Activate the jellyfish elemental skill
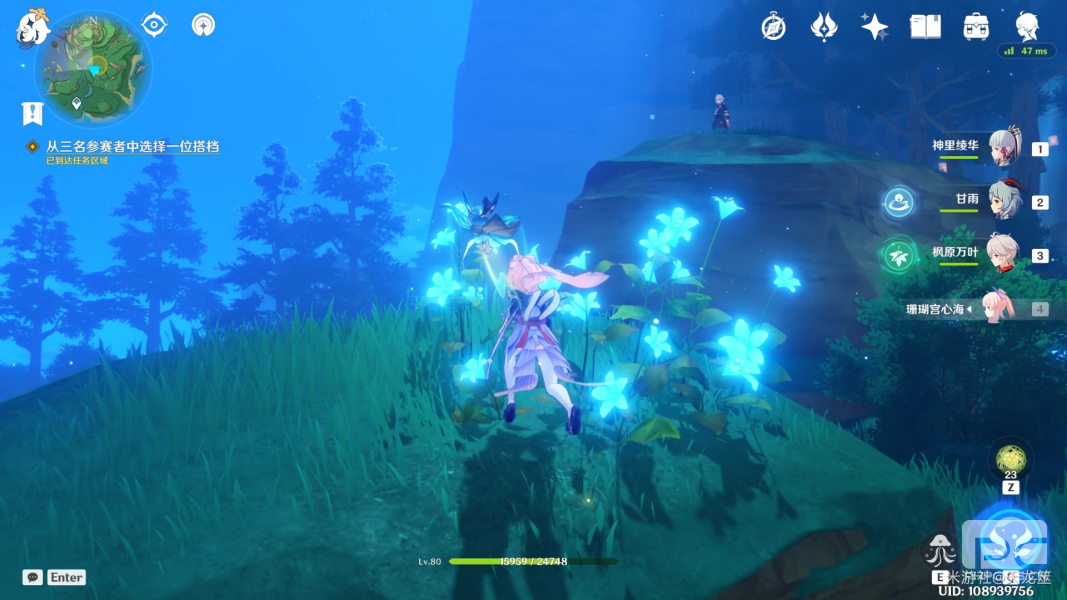This screenshot has height=600, width=1067. 941,549
